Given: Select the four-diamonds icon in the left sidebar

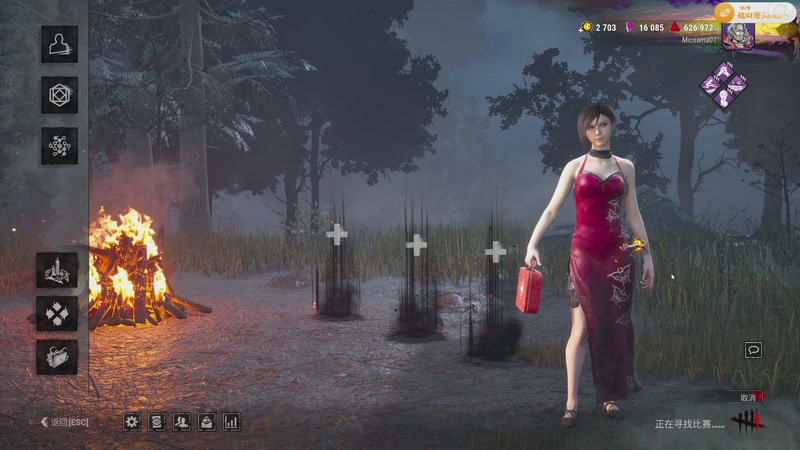Looking at the screenshot, I should coord(57,313).
